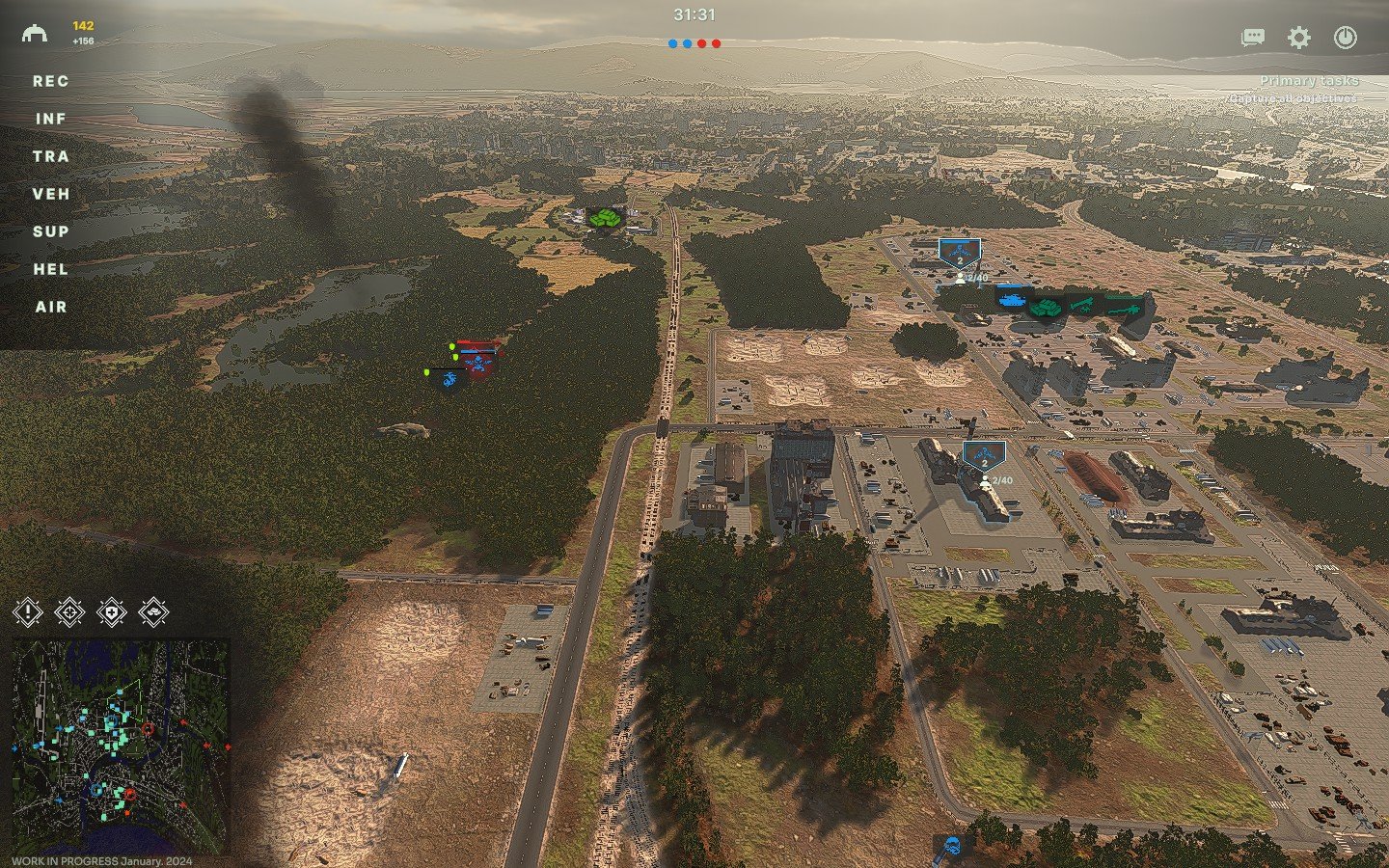This screenshot has width=1389, height=868.
Task: Open the SUP support category
Action: (50, 231)
